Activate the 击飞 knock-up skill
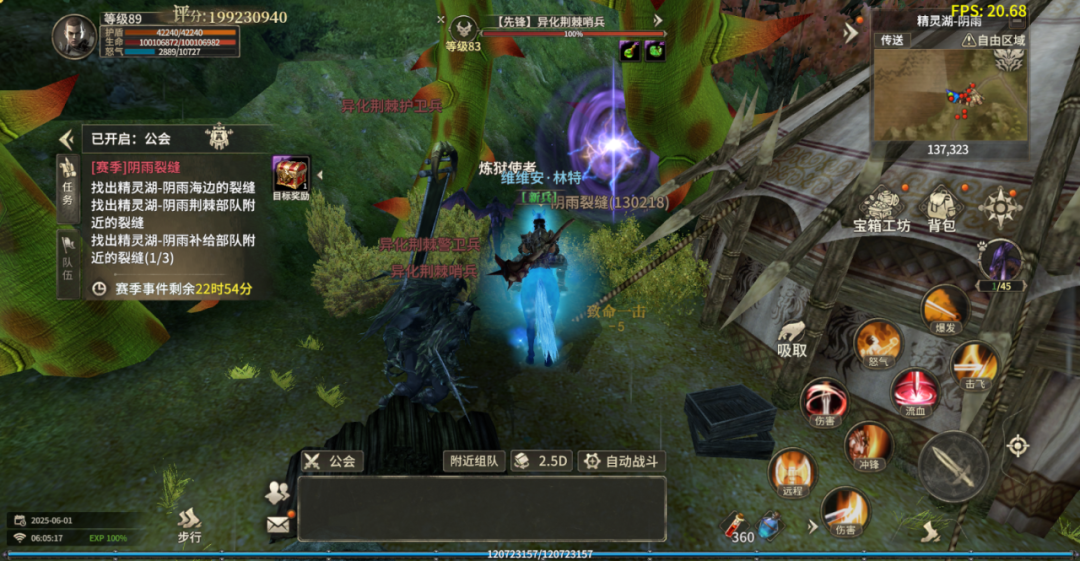Image resolution: width=1080 pixels, height=561 pixels. tap(973, 363)
